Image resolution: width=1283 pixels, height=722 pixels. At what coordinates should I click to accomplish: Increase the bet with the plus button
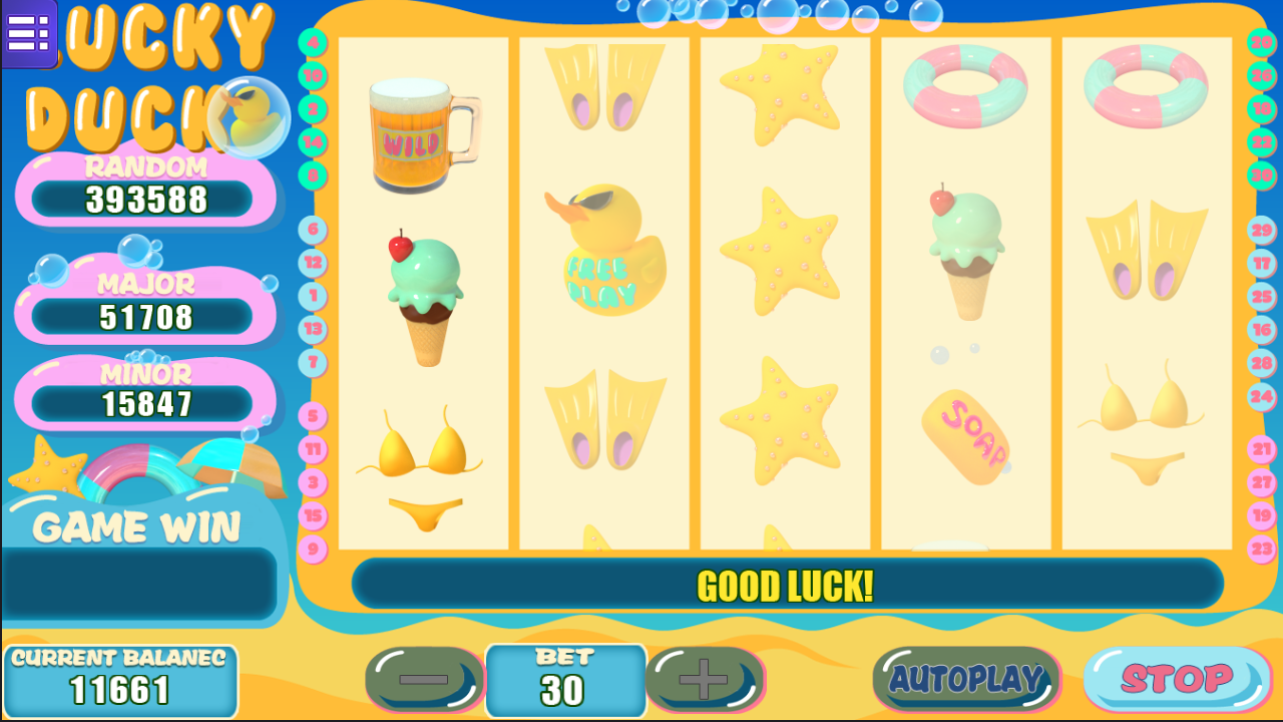click(x=706, y=677)
